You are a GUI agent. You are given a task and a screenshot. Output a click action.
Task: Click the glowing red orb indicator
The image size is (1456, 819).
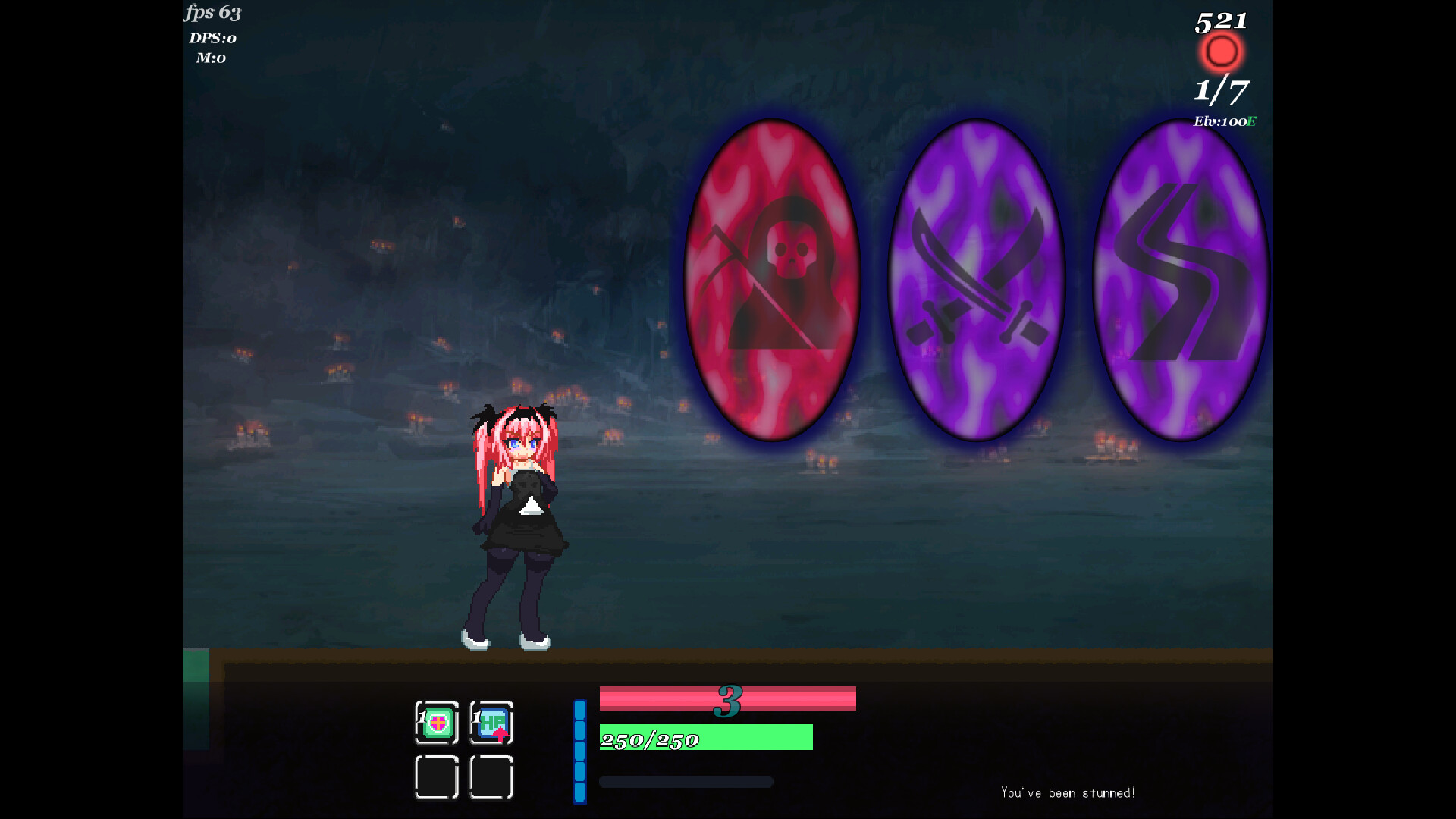1221,52
